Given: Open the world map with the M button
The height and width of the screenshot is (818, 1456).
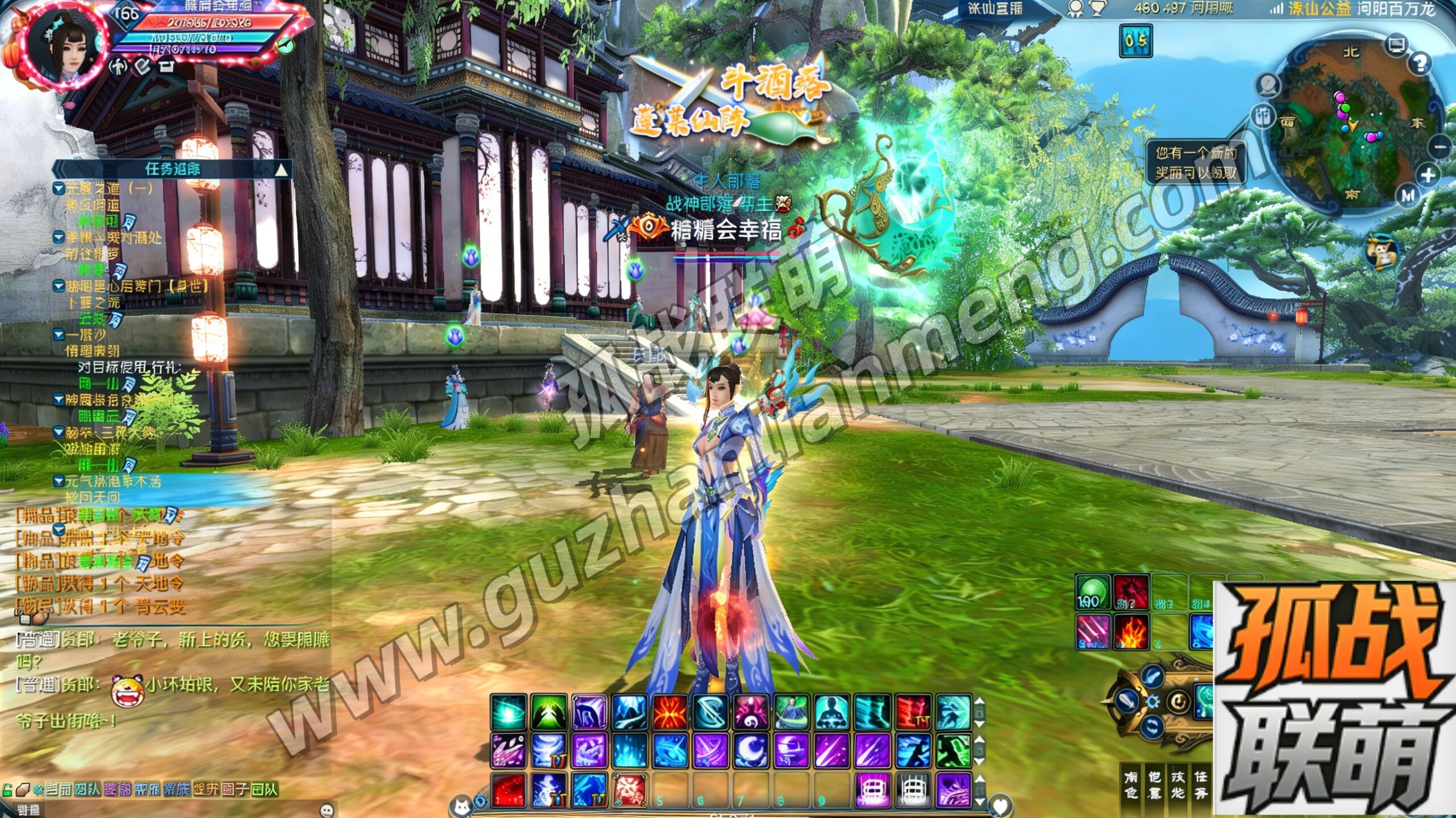Looking at the screenshot, I should coord(1407,196).
